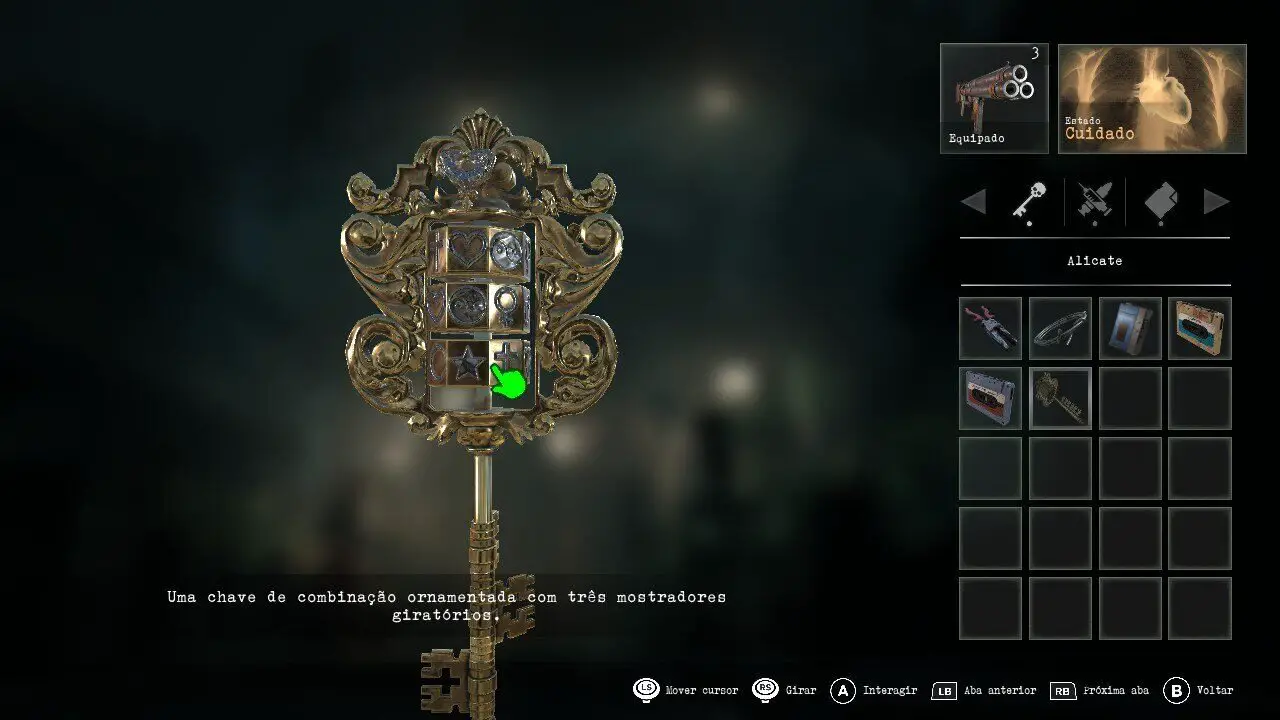Switch to the documents tab
Viewport: 1280px width, 720px height.
[1160, 202]
